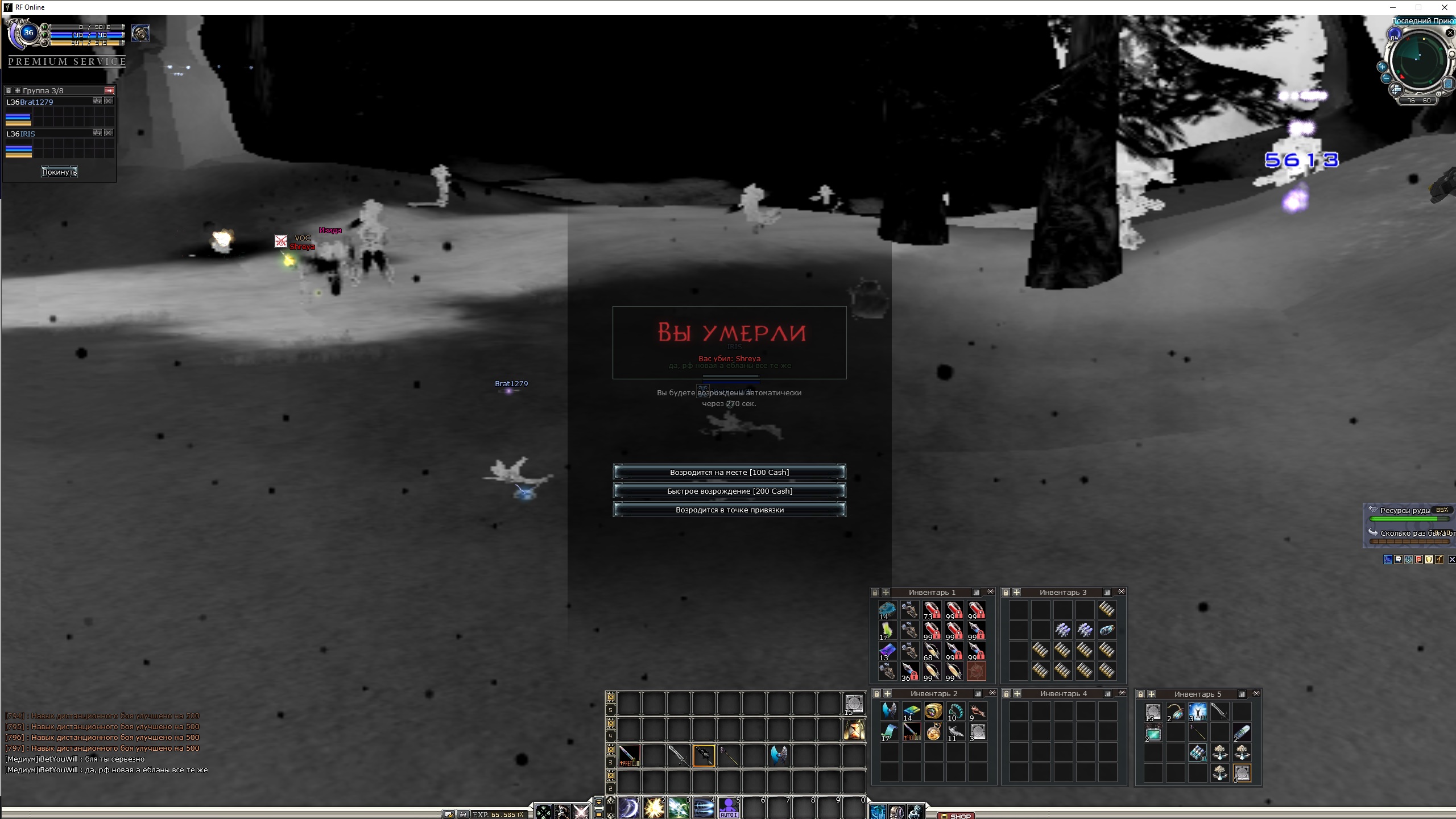
Task: Close the Инвентарь 1 window
Action: click(990, 592)
